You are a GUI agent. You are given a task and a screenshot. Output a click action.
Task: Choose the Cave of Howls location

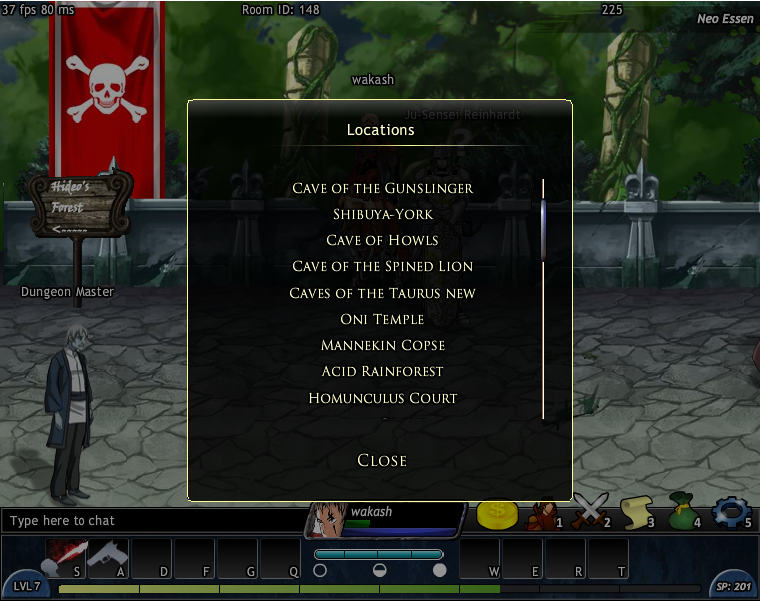coord(382,240)
